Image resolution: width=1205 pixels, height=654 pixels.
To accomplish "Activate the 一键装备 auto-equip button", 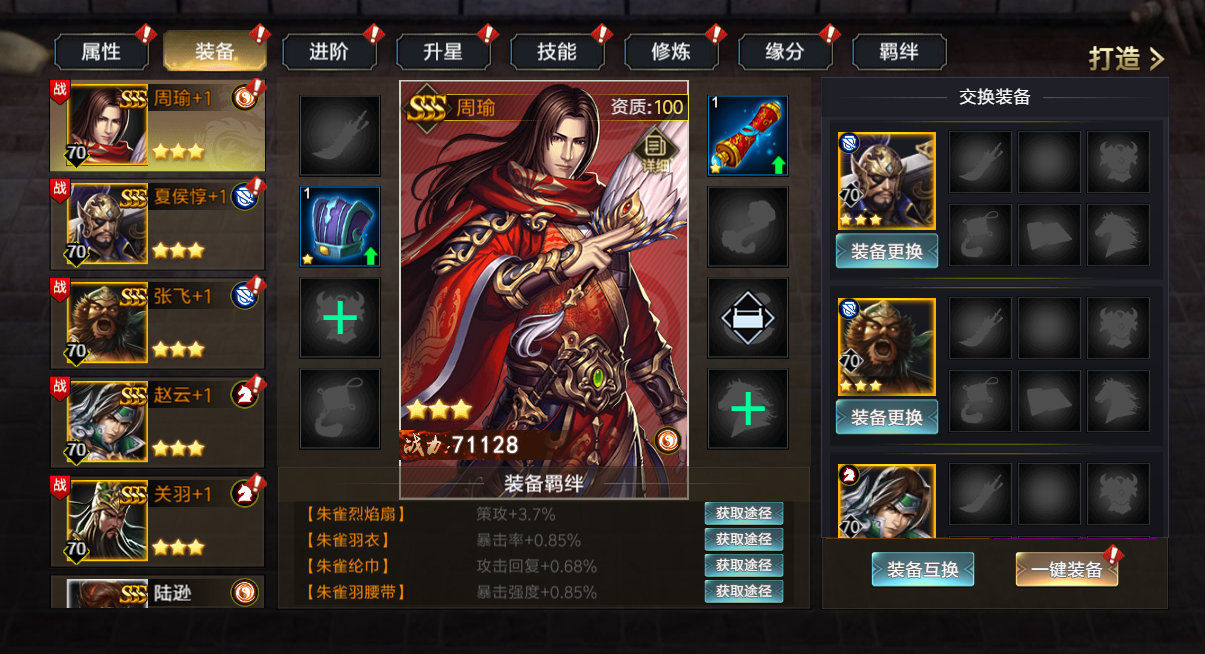I will tap(1066, 570).
